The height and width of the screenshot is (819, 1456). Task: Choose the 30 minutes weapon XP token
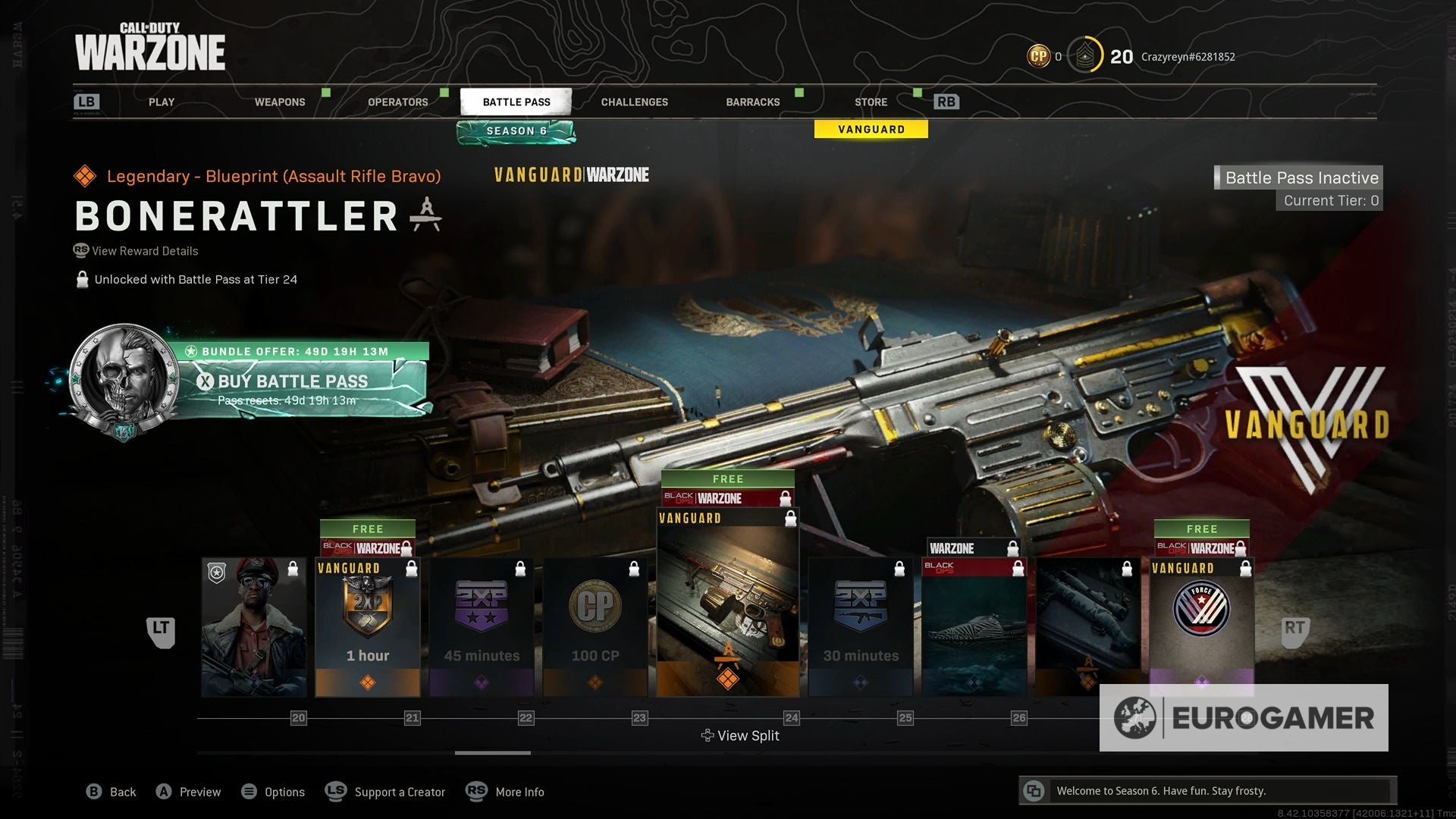861,627
